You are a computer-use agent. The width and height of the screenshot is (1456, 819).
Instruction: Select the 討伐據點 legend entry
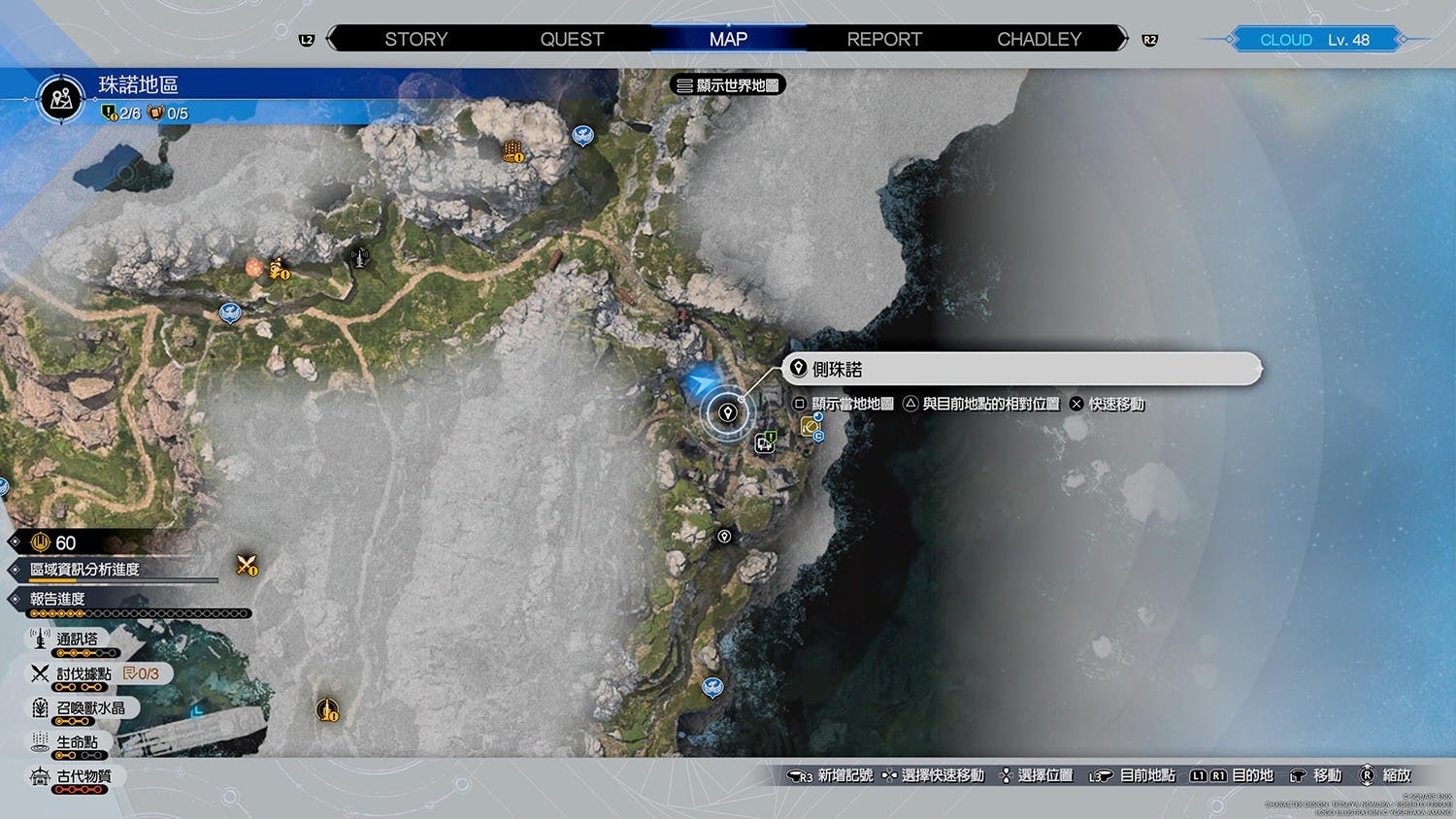coord(83,673)
